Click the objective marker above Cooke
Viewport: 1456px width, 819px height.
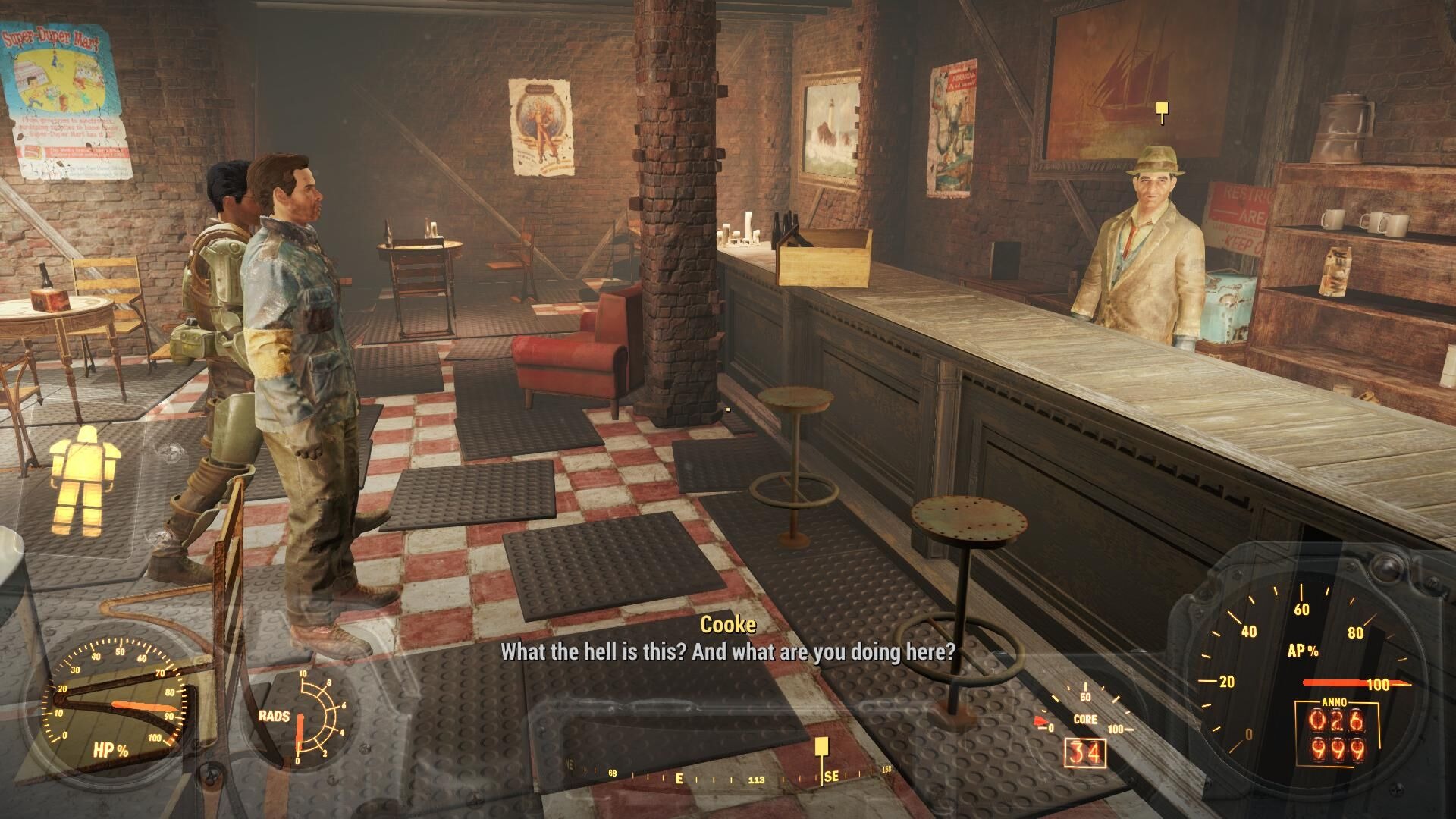tap(1162, 111)
